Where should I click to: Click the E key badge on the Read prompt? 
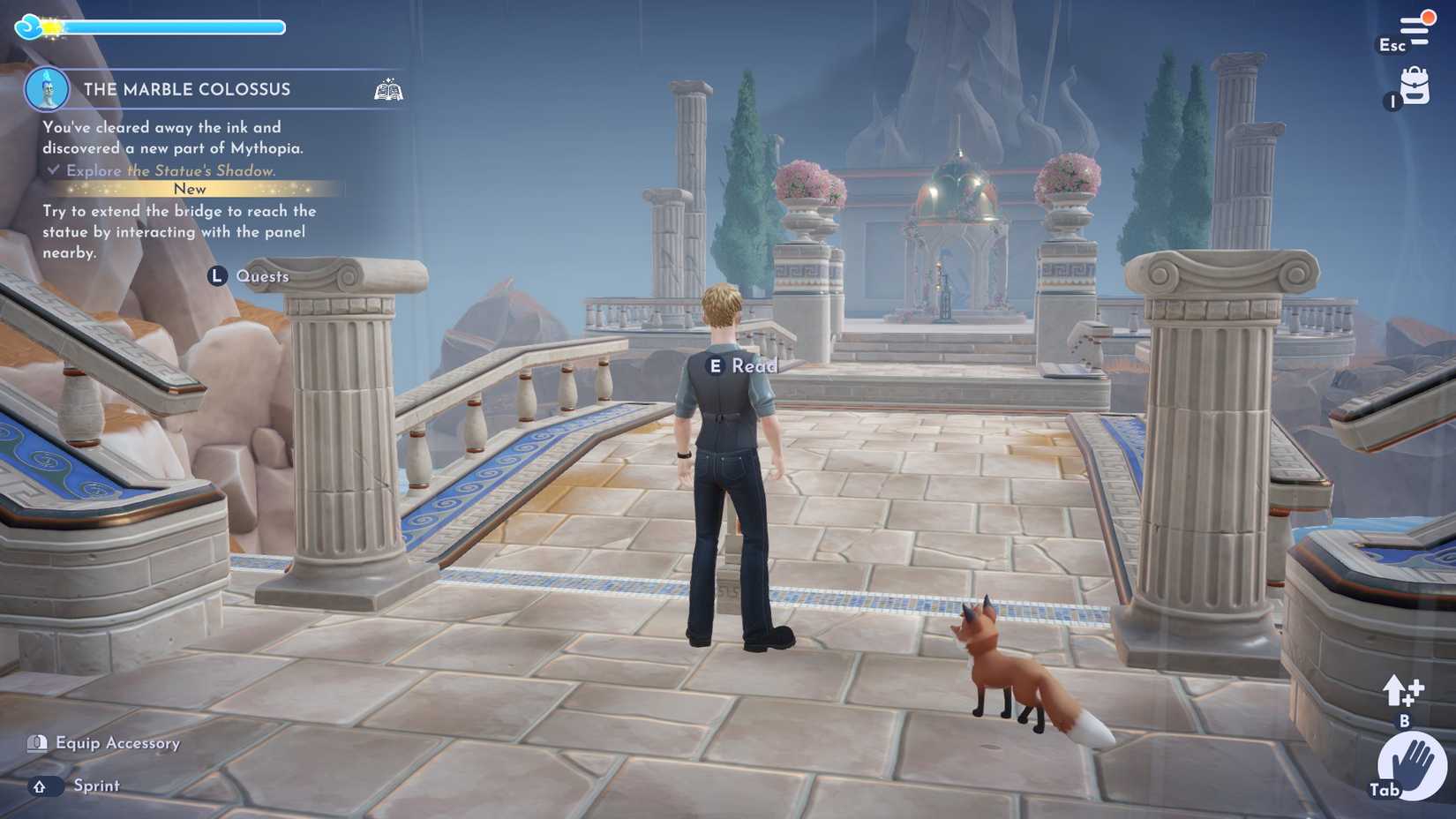tap(717, 364)
